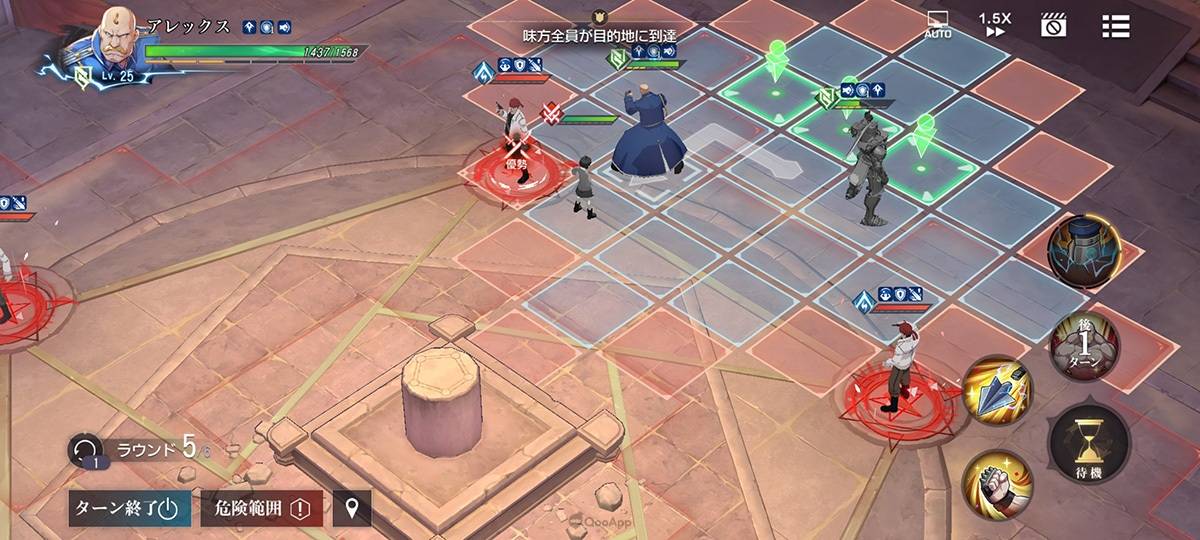Activate the arrowhead spikes skill

tap(997, 390)
